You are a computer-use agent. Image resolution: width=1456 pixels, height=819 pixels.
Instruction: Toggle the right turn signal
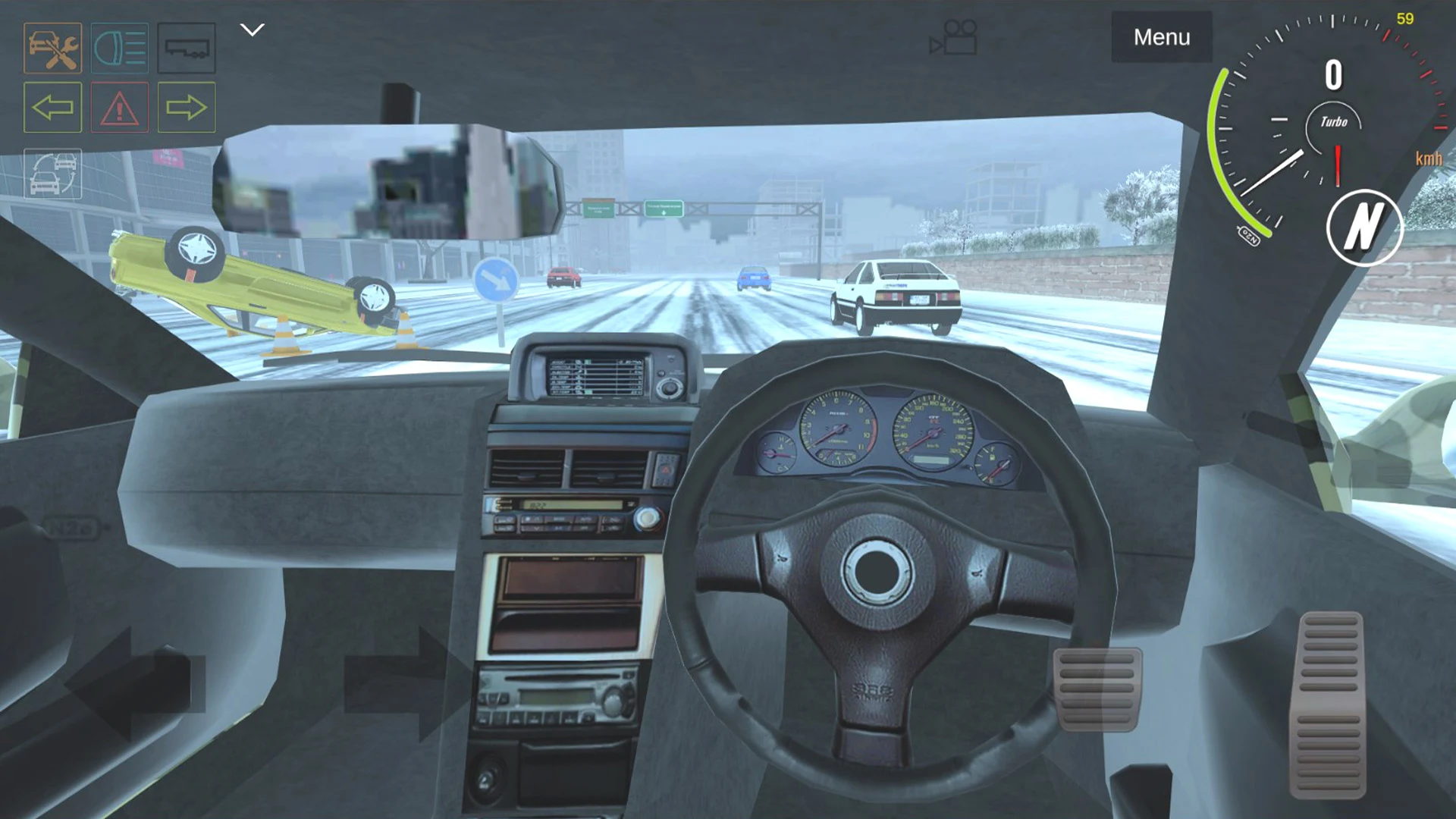pyautogui.click(x=187, y=108)
